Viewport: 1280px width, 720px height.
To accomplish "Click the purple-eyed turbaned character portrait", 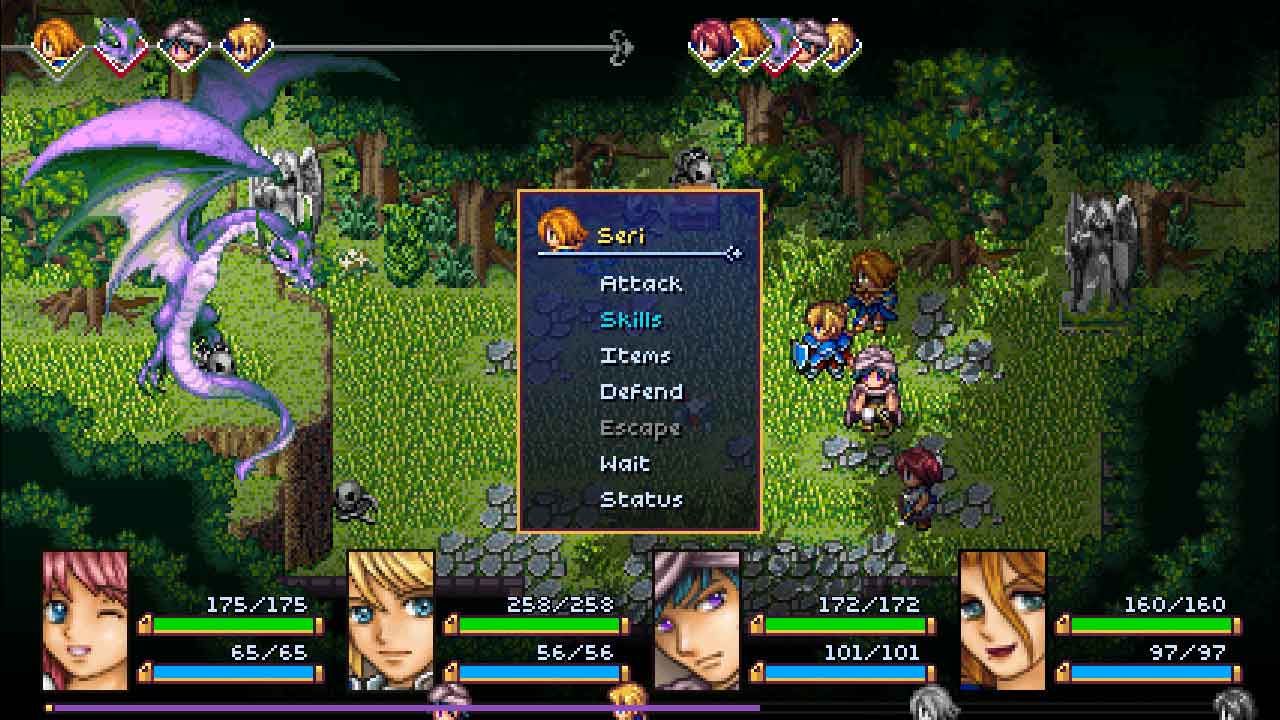I will pos(697,620).
